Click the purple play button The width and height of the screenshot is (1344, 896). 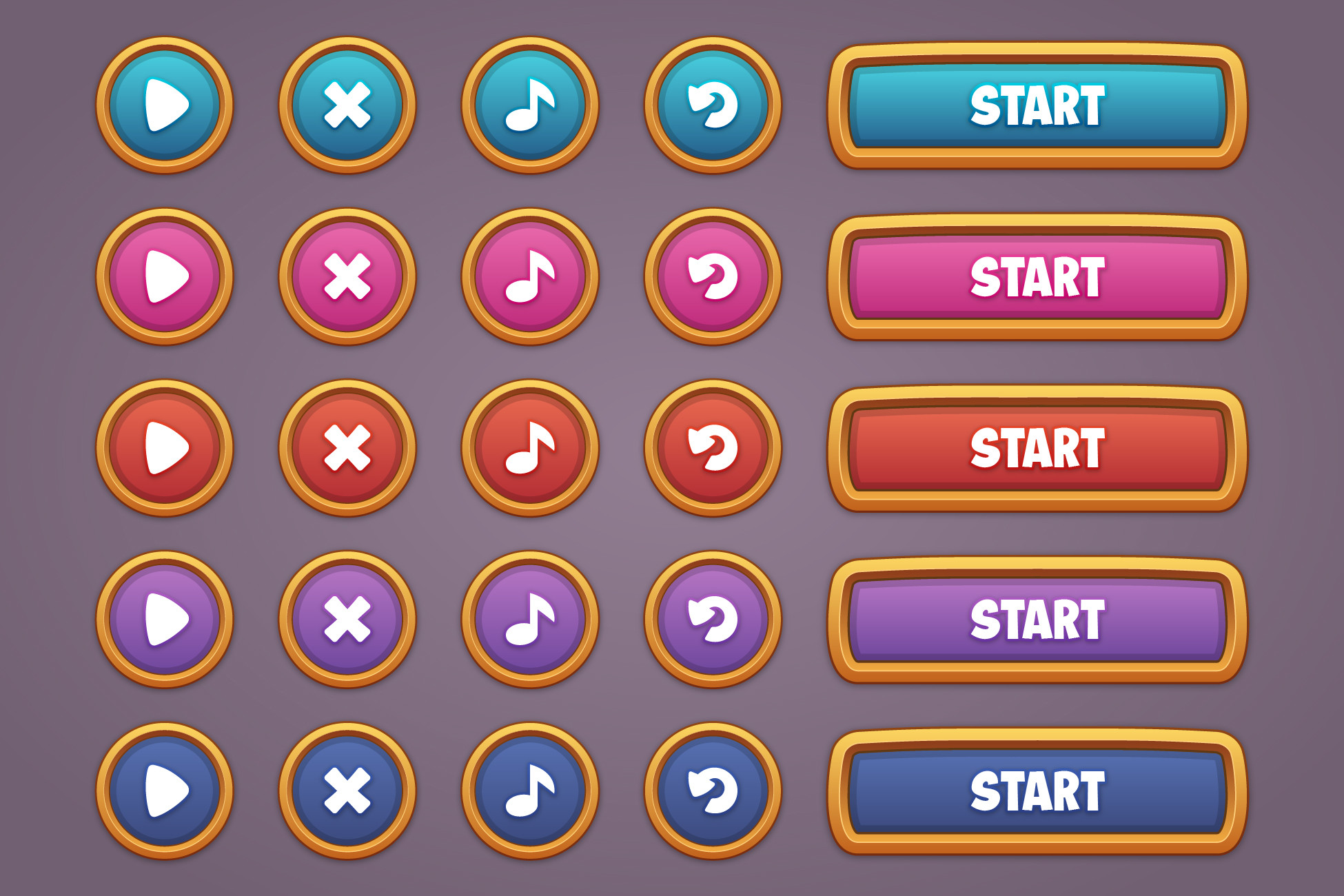pos(165,617)
